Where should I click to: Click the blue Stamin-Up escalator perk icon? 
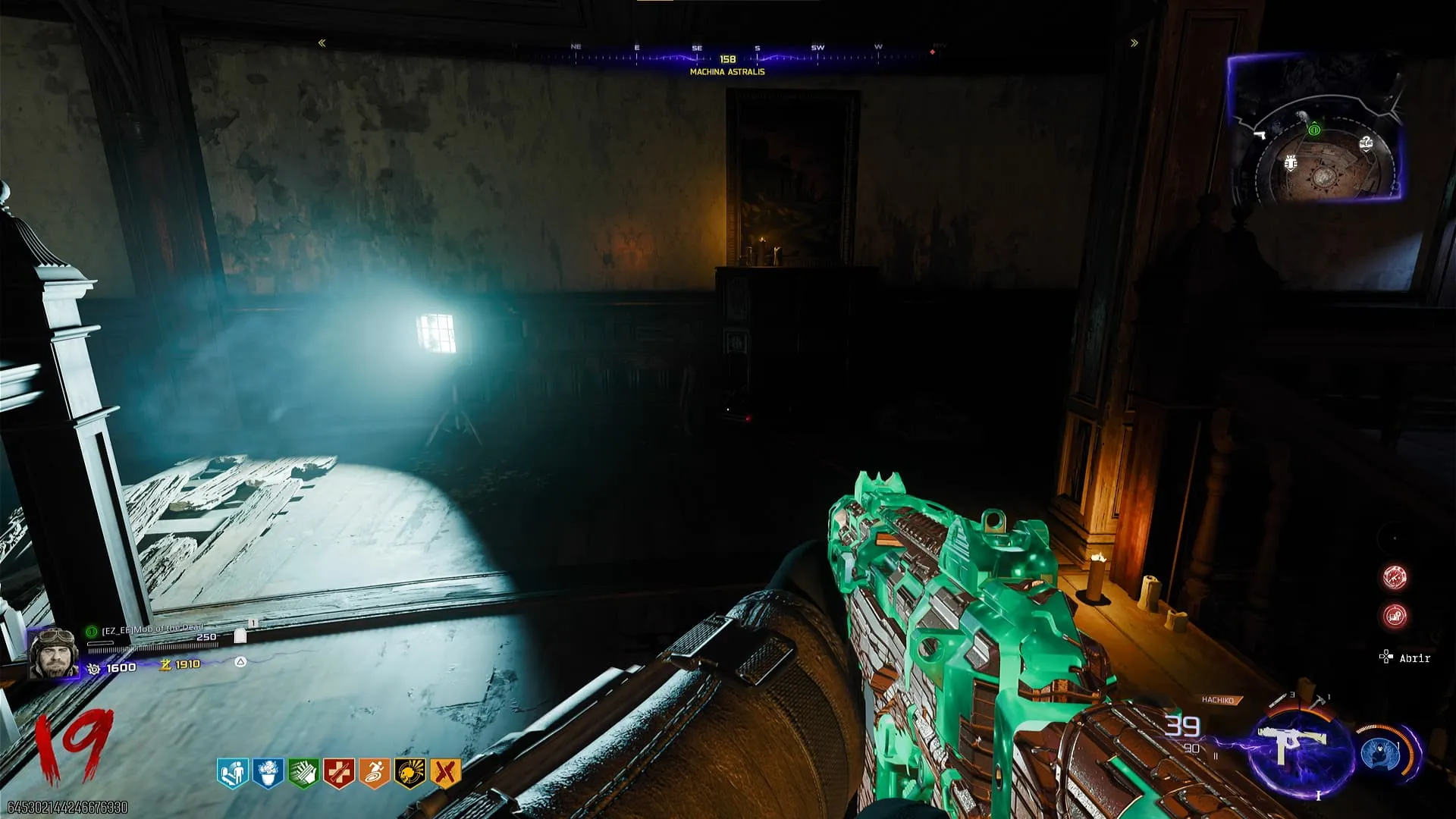tap(233, 773)
